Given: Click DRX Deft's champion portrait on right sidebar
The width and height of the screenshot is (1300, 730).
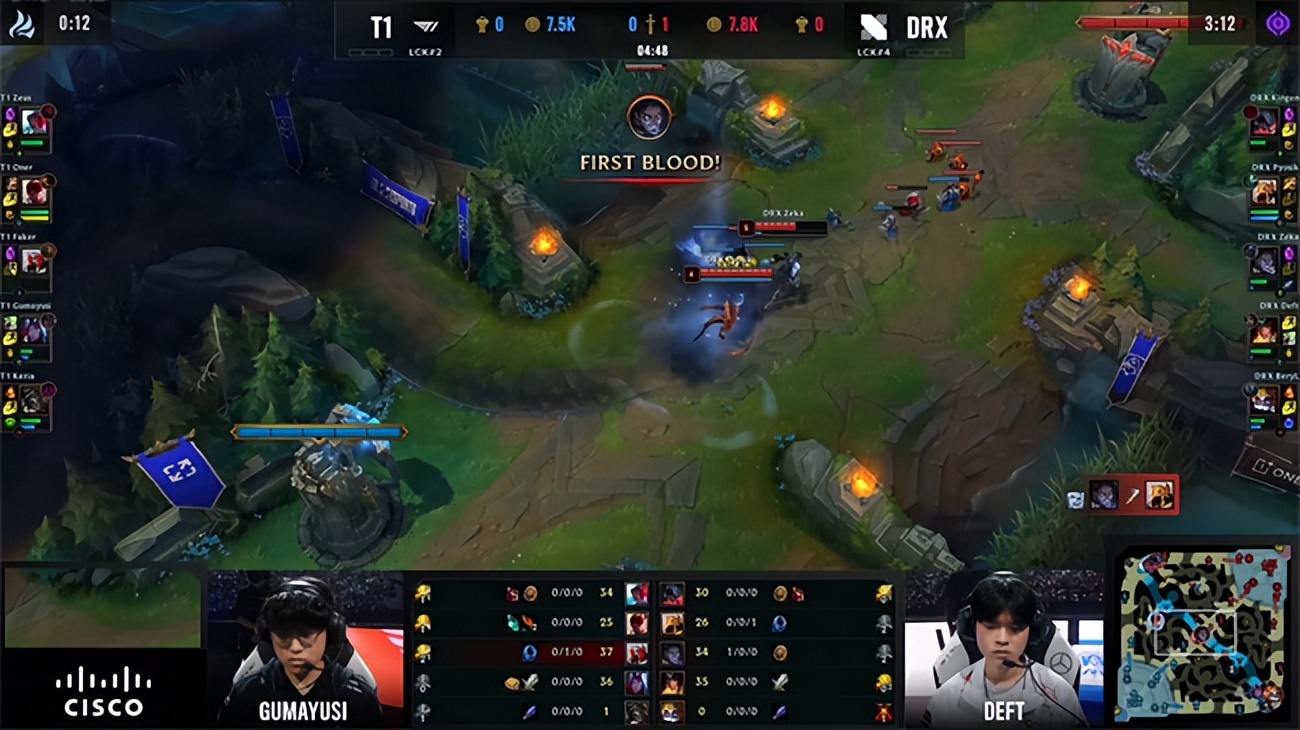Looking at the screenshot, I should (x=1263, y=330).
